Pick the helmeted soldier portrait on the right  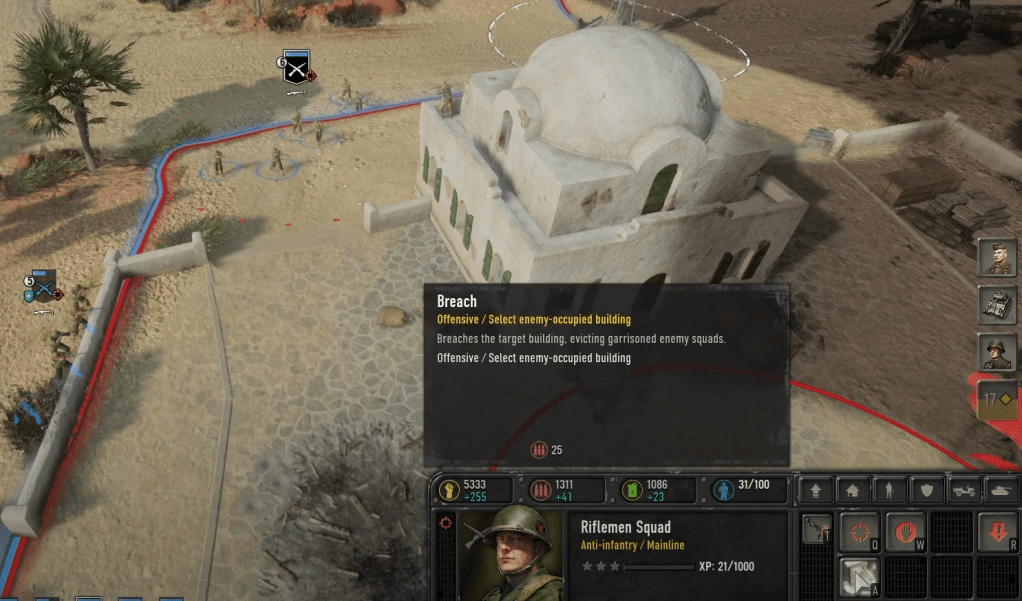tap(997, 352)
